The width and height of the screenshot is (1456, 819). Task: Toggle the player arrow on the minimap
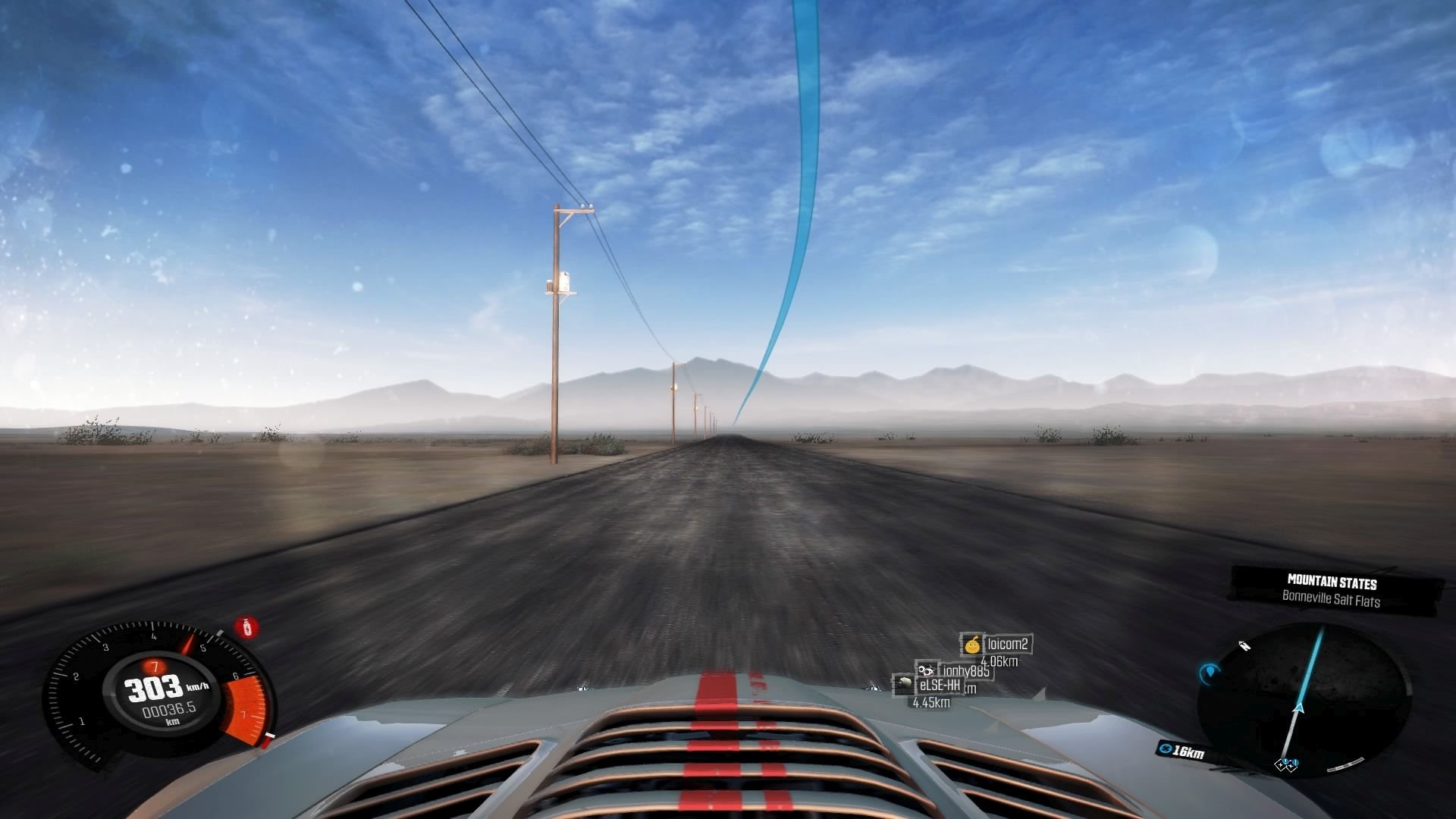click(1298, 708)
